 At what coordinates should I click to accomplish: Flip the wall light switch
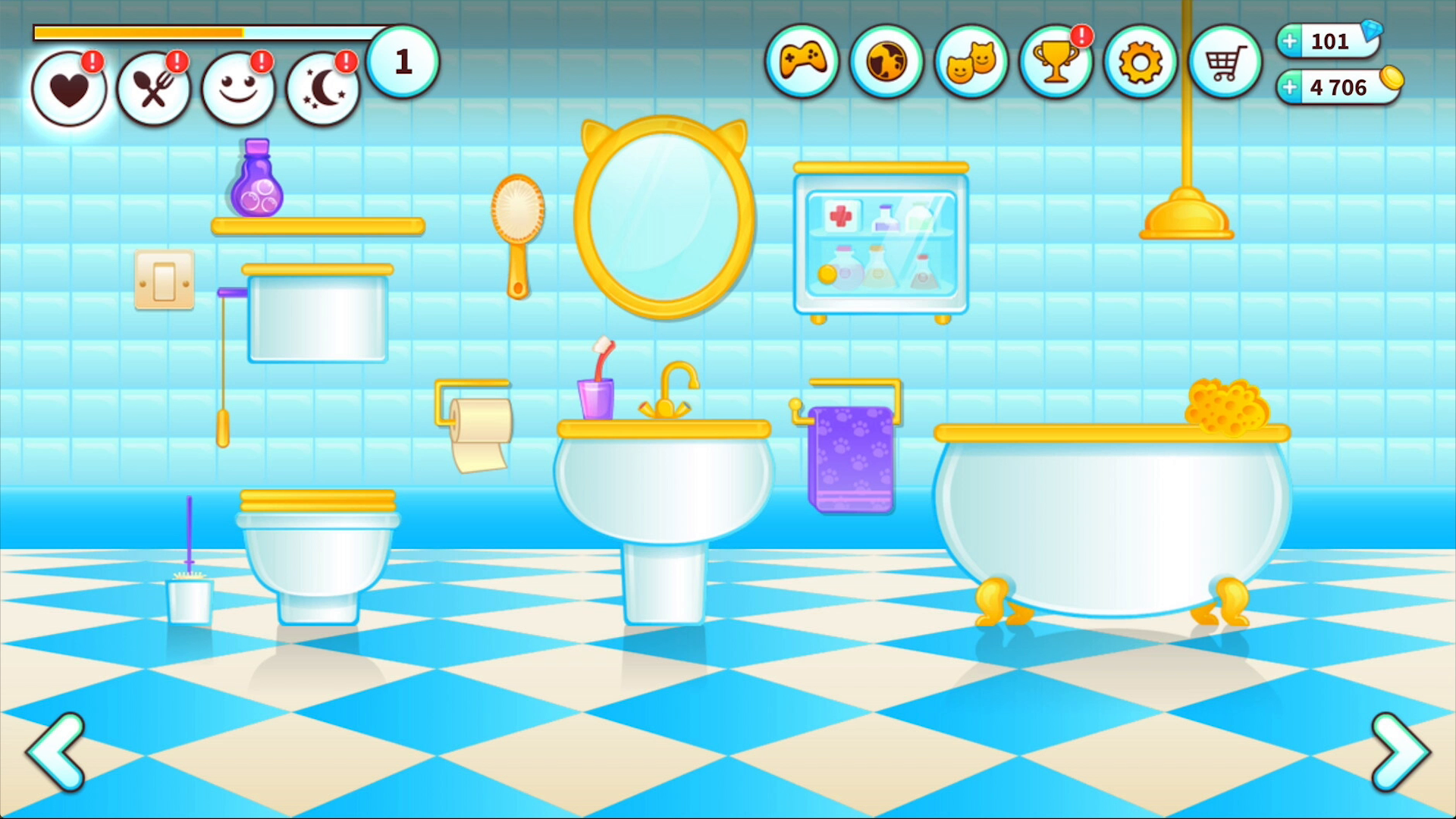pos(165,282)
